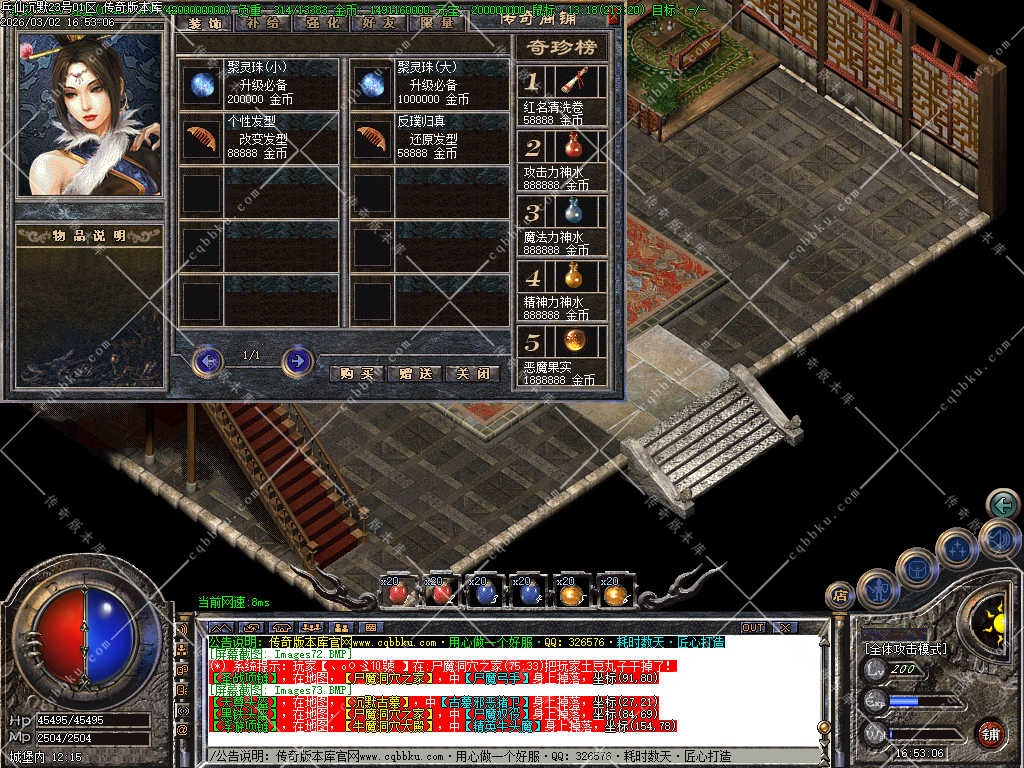Open the round 店 shop icon
The width and height of the screenshot is (1024, 768).
pos(839,596)
